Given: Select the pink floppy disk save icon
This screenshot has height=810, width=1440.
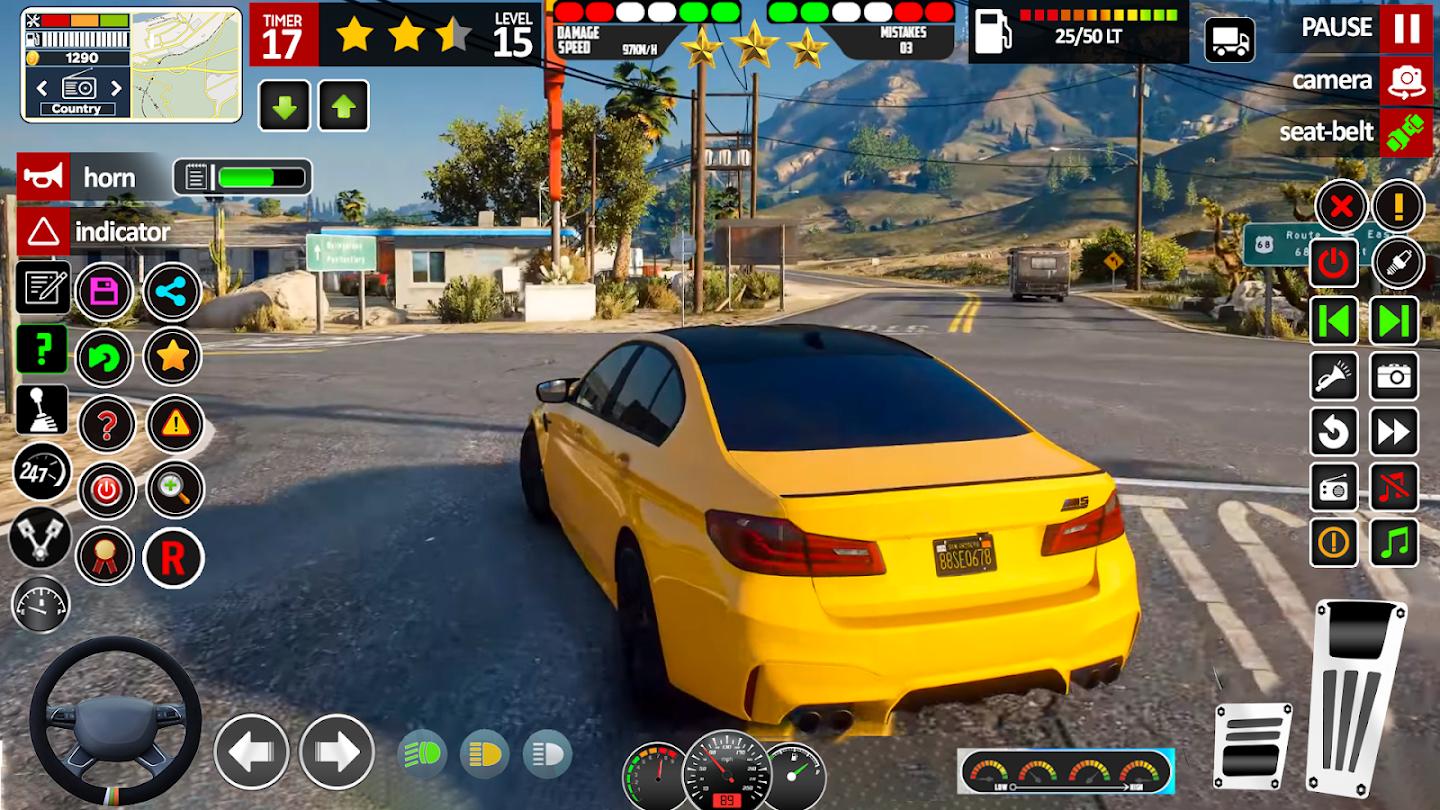Looking at the screenshot, I should (x=104, y=292).
